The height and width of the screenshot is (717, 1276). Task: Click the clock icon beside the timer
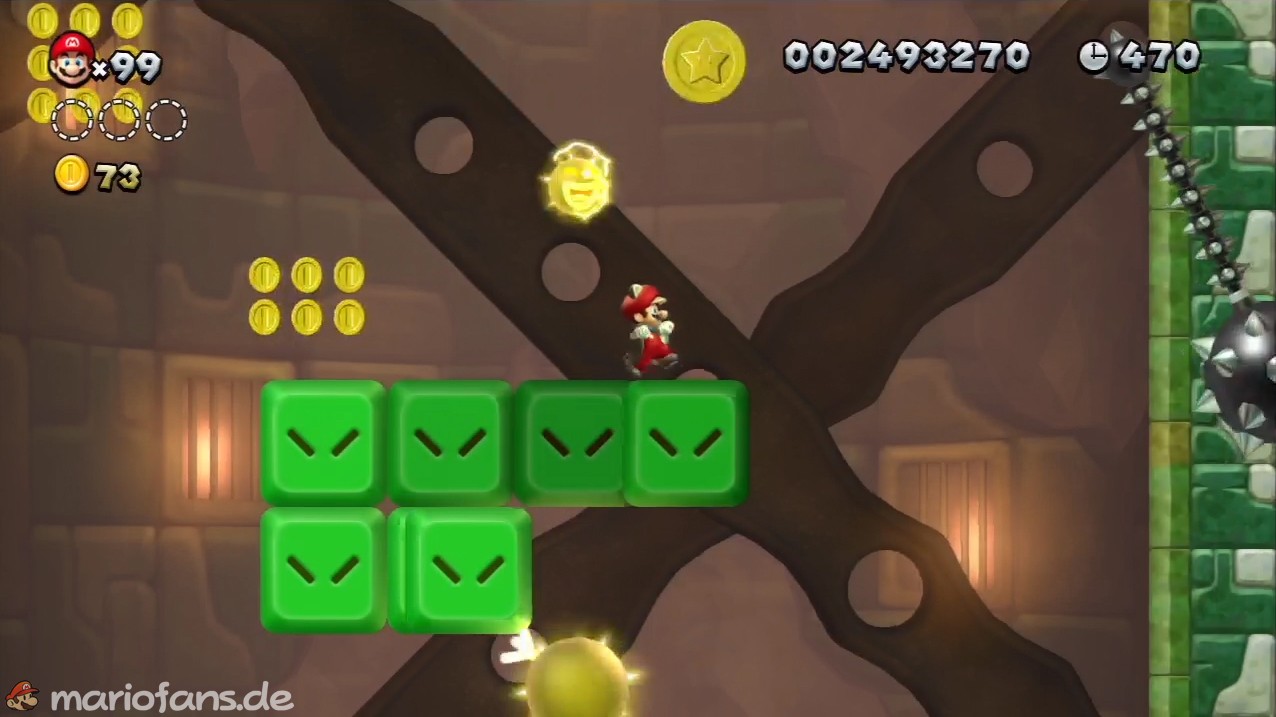click(x=1093, y=56)
